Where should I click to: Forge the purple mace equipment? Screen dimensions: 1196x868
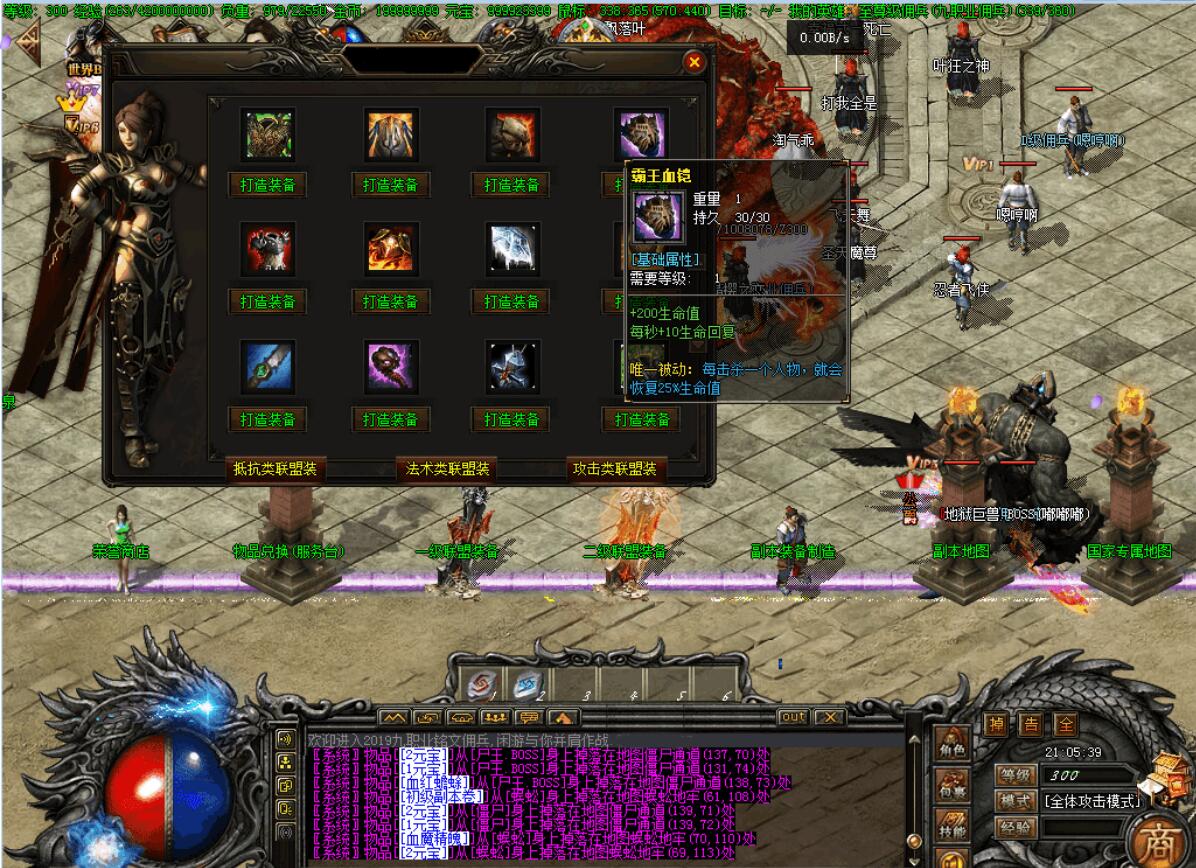coord(390,419)
